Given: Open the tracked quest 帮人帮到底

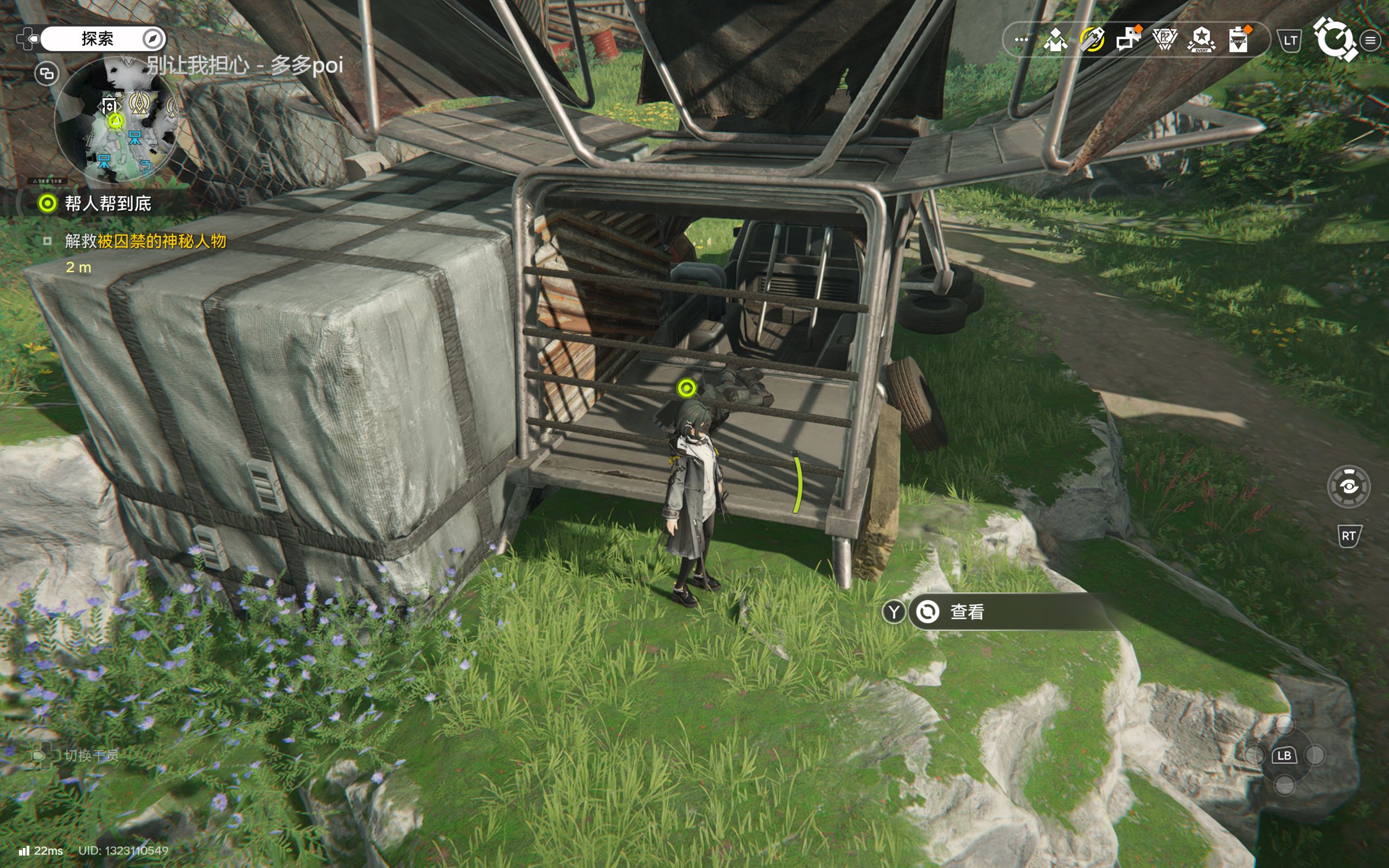Looking at the screenshot, I should [x=107, y=203].
